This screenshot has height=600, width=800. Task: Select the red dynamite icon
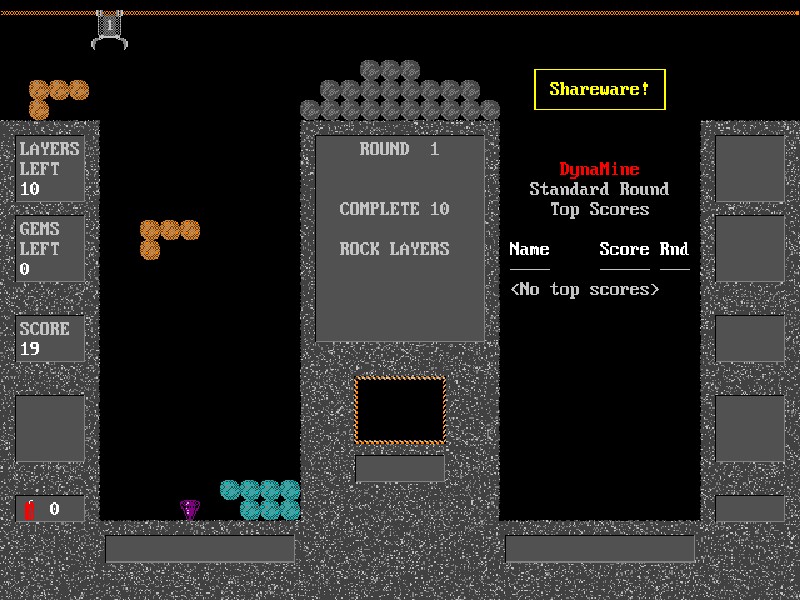click(30, 509)
